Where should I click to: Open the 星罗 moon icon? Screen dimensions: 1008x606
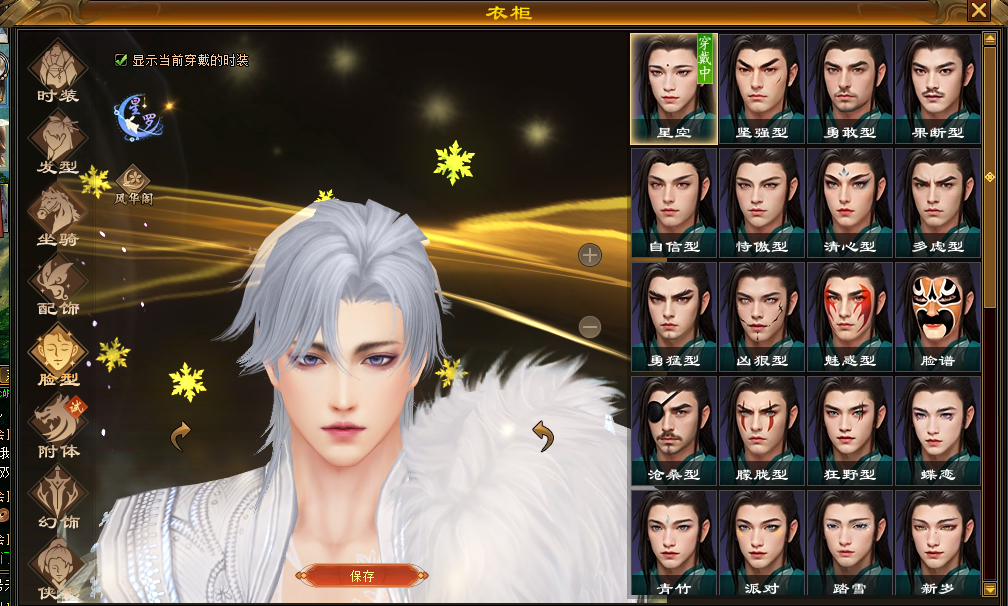click(139, 115)
